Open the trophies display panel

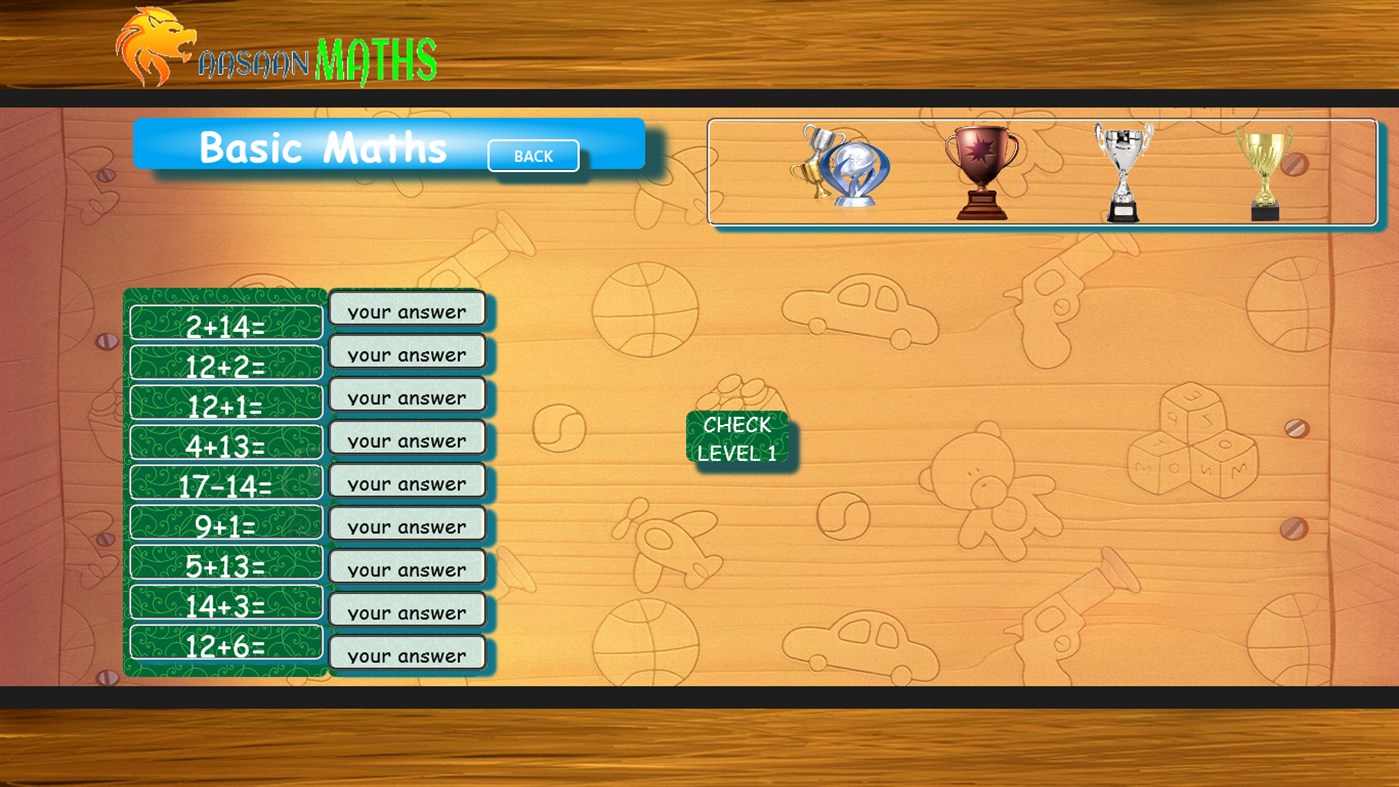[1043, 170]
